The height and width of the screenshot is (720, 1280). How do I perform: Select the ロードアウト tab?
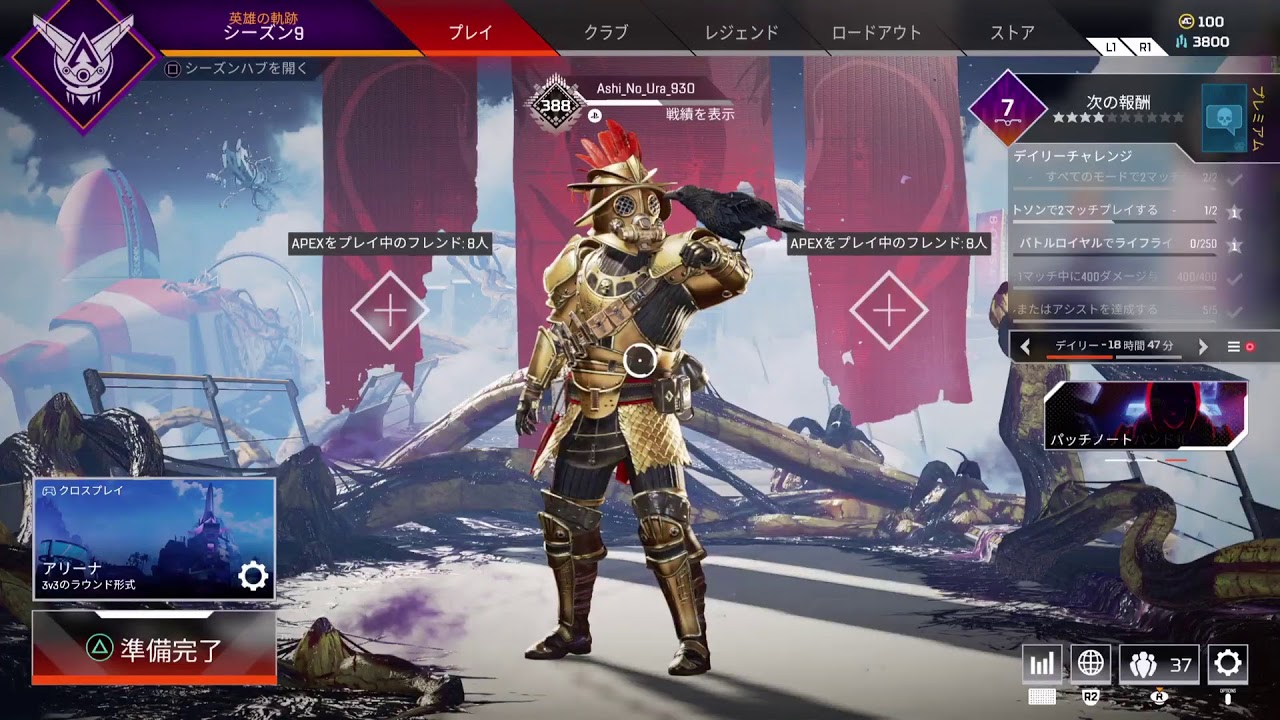(x=877, y=32)
